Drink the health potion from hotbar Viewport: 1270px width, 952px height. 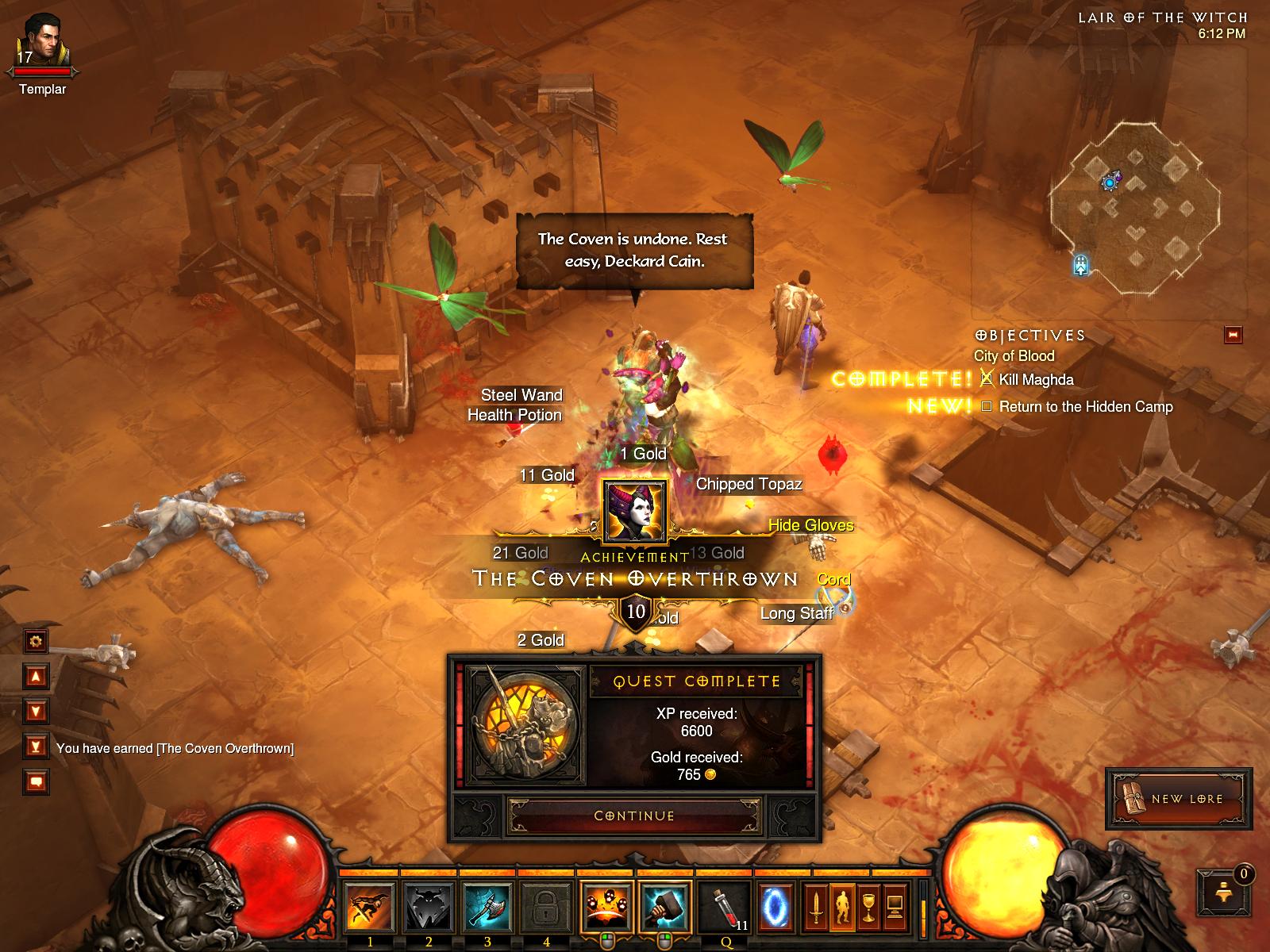click(x=725, y=907)
